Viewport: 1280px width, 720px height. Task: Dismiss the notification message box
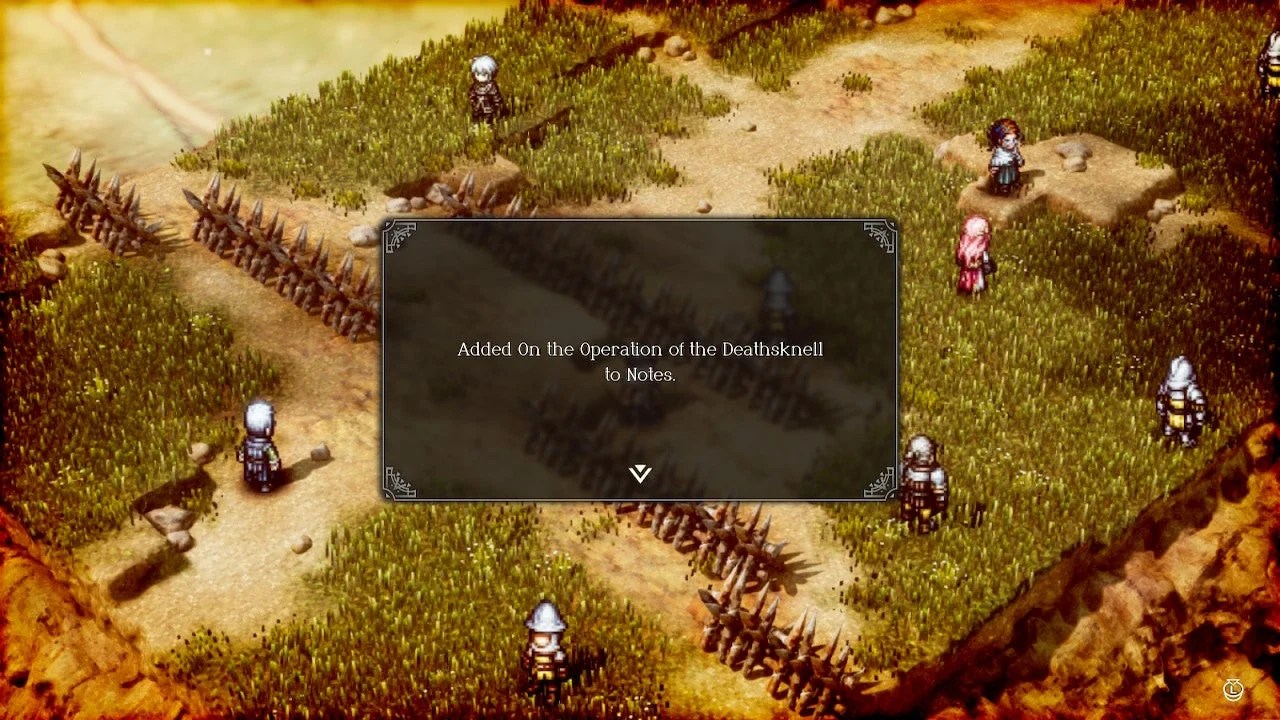point(639,360)
